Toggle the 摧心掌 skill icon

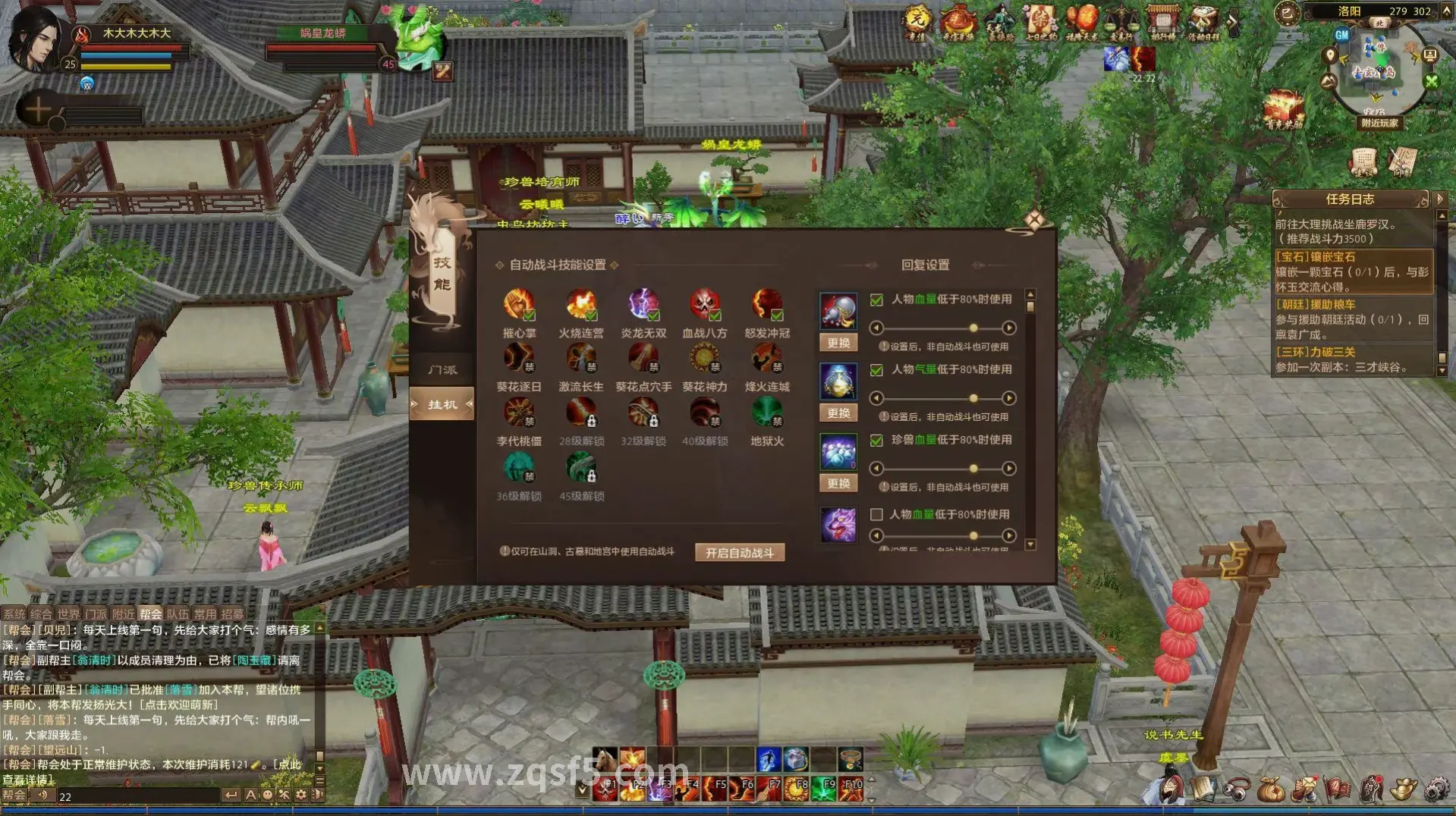[519, 304]
